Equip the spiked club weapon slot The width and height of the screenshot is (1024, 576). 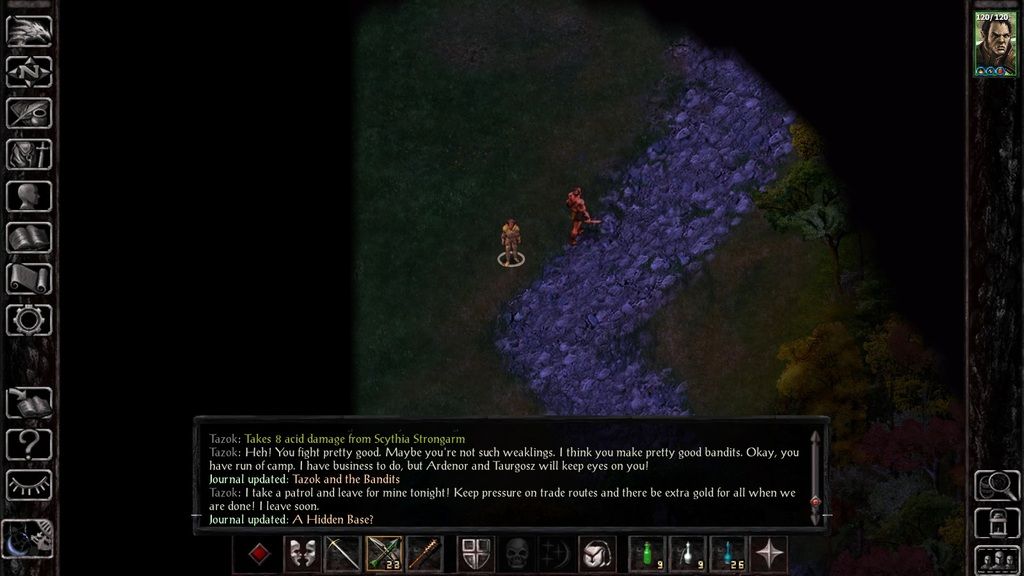pyautogui.click(x=424, y=554)
